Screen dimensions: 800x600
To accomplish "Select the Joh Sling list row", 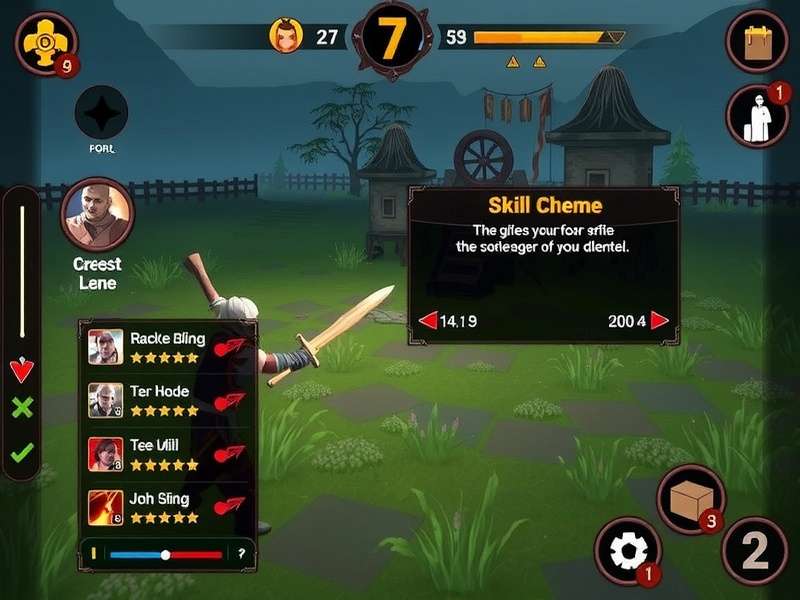I will [167, 507].
